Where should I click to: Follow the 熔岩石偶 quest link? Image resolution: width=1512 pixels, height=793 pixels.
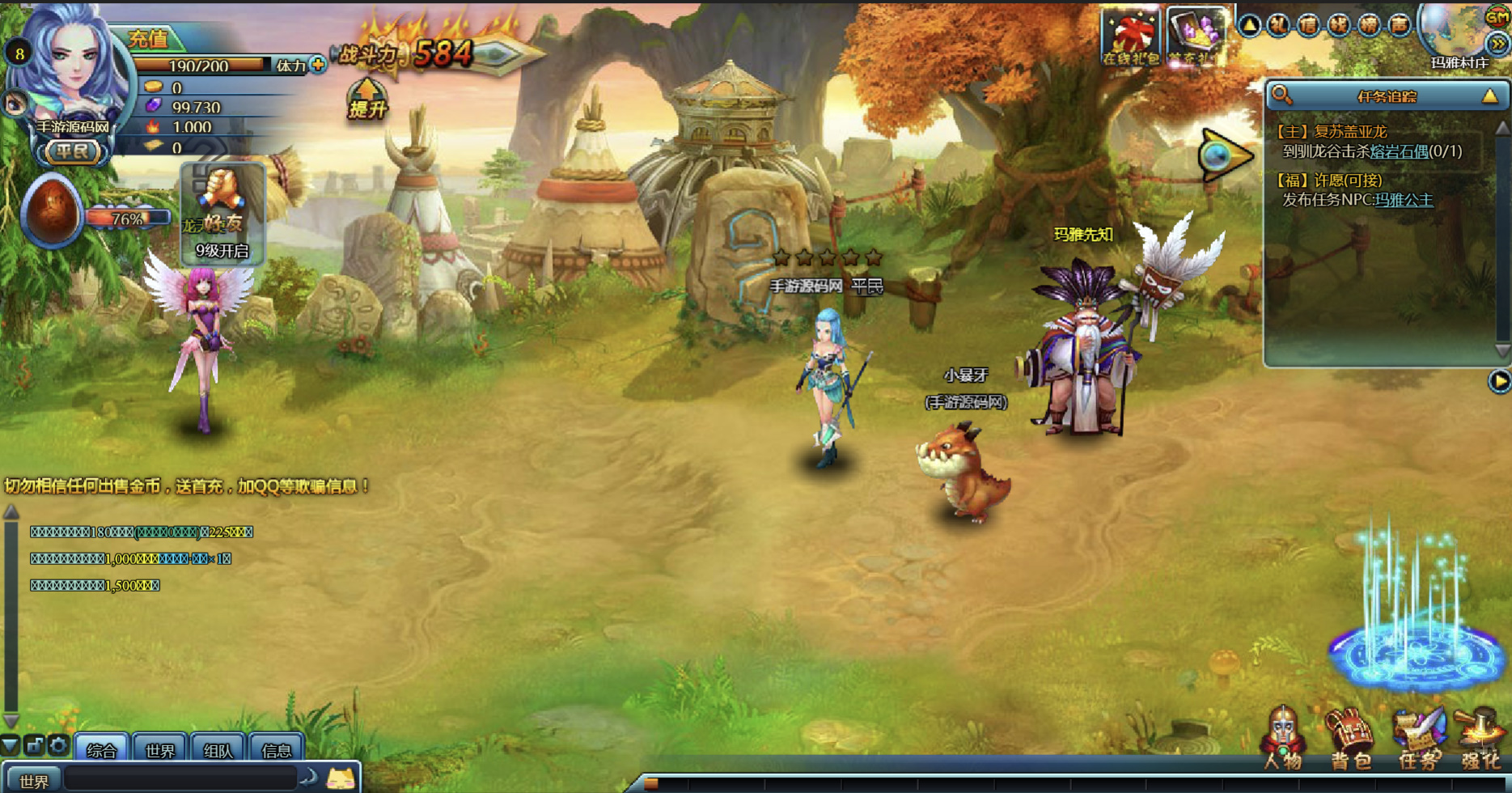1399,151
